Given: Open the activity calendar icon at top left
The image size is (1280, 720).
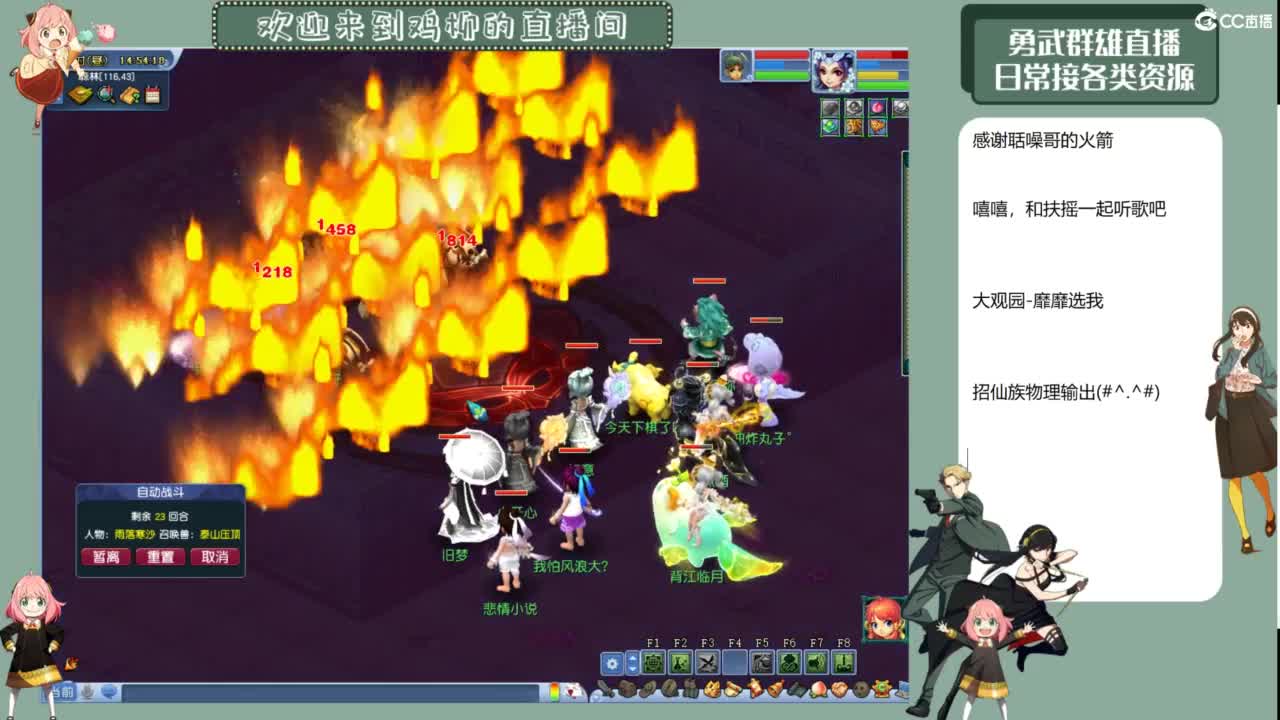Looking at the screenshot, I should [x=151, y=95].
